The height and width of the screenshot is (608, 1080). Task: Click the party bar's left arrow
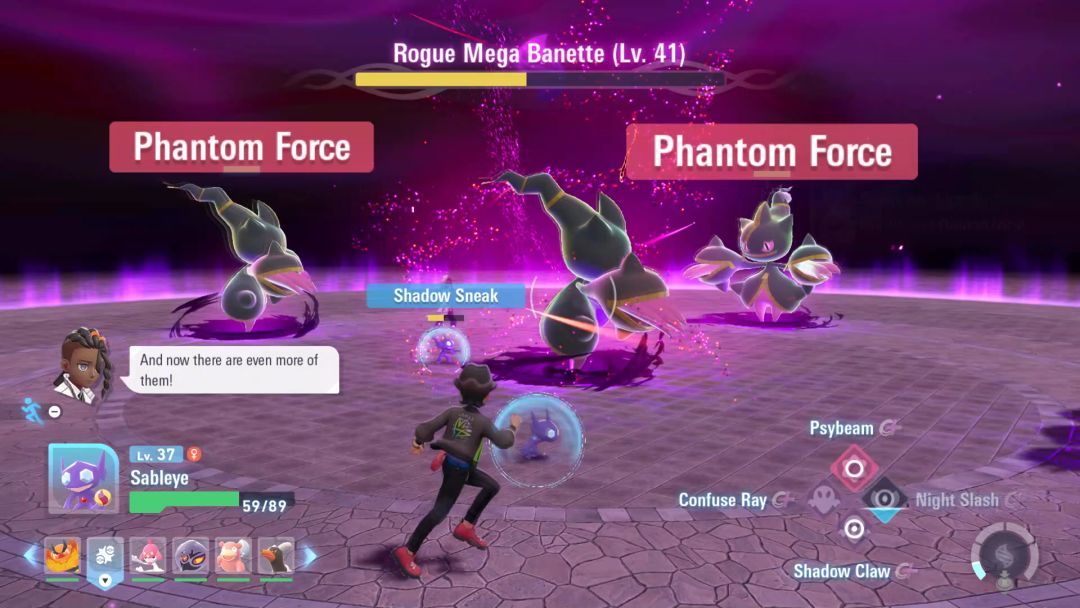(30, 555)
